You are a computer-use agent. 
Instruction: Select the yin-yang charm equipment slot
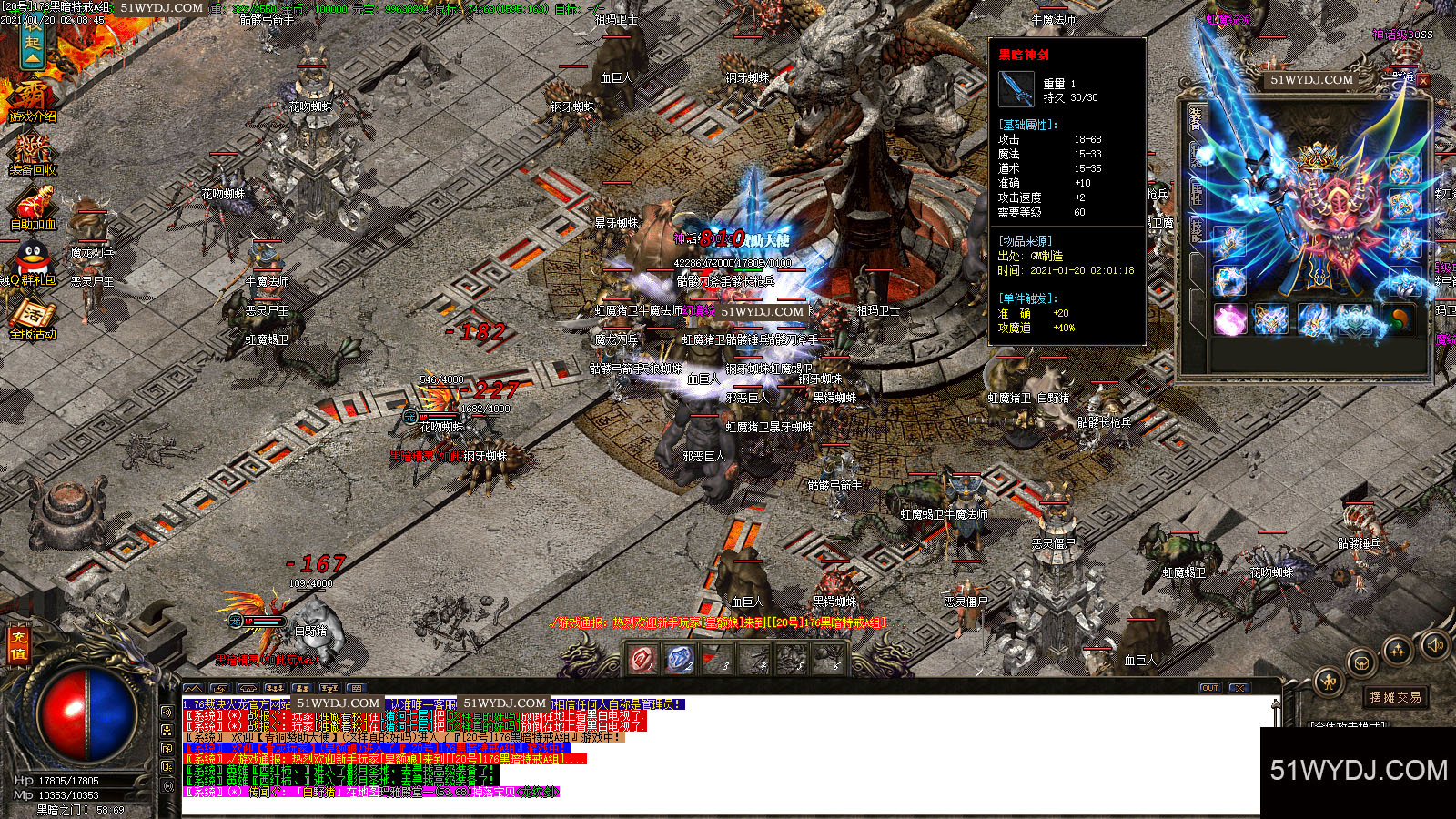1400,319
